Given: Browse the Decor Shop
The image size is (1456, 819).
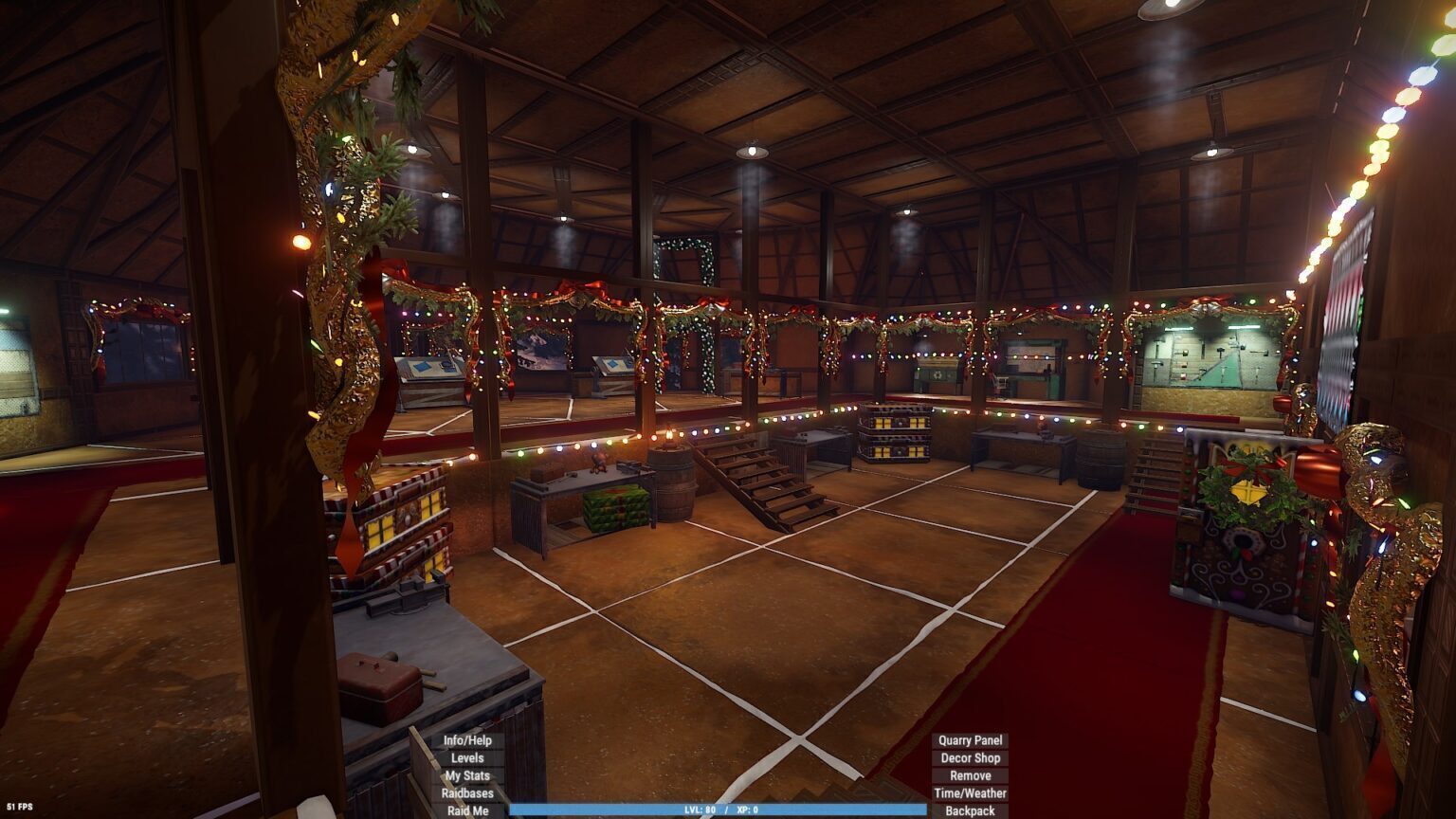Looking at the screenshot, I should [970, 758].
